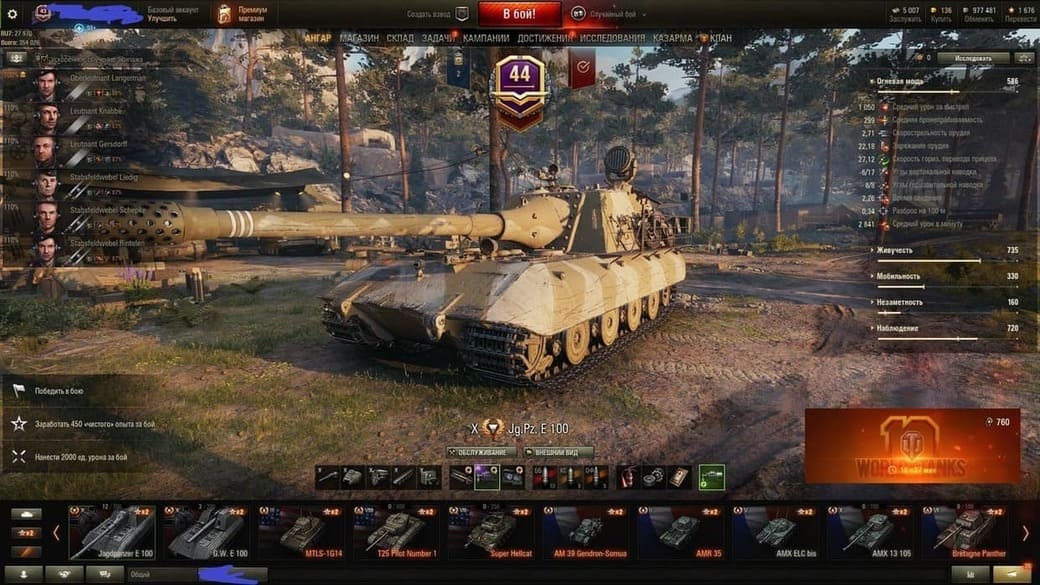Open the battle pass level 44 badge

click(x=520, y=85)
